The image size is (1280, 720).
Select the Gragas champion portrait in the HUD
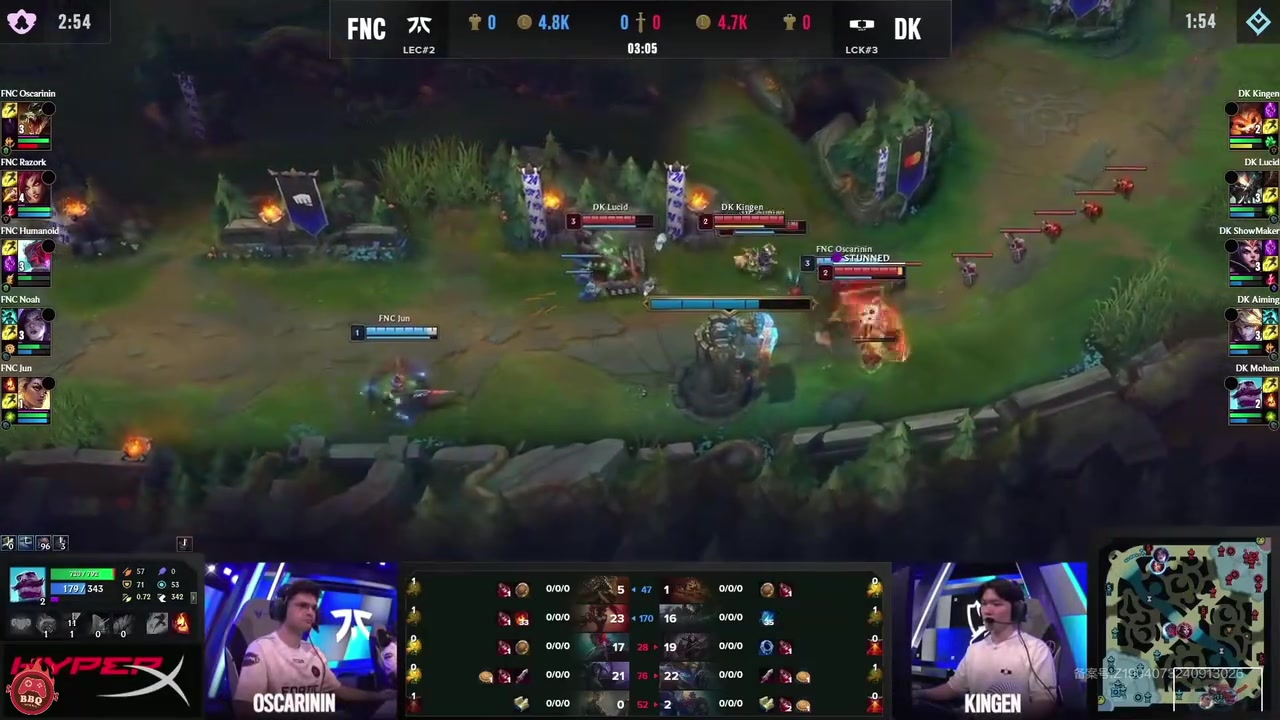pos(28,583)
